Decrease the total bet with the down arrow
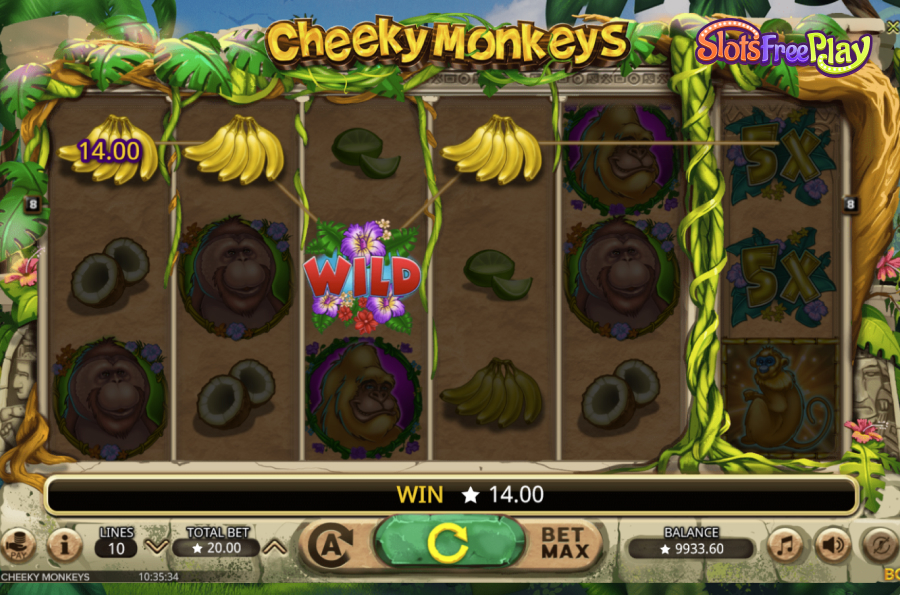The height and width of the screenshot is (600, 900). pos(156,546)
